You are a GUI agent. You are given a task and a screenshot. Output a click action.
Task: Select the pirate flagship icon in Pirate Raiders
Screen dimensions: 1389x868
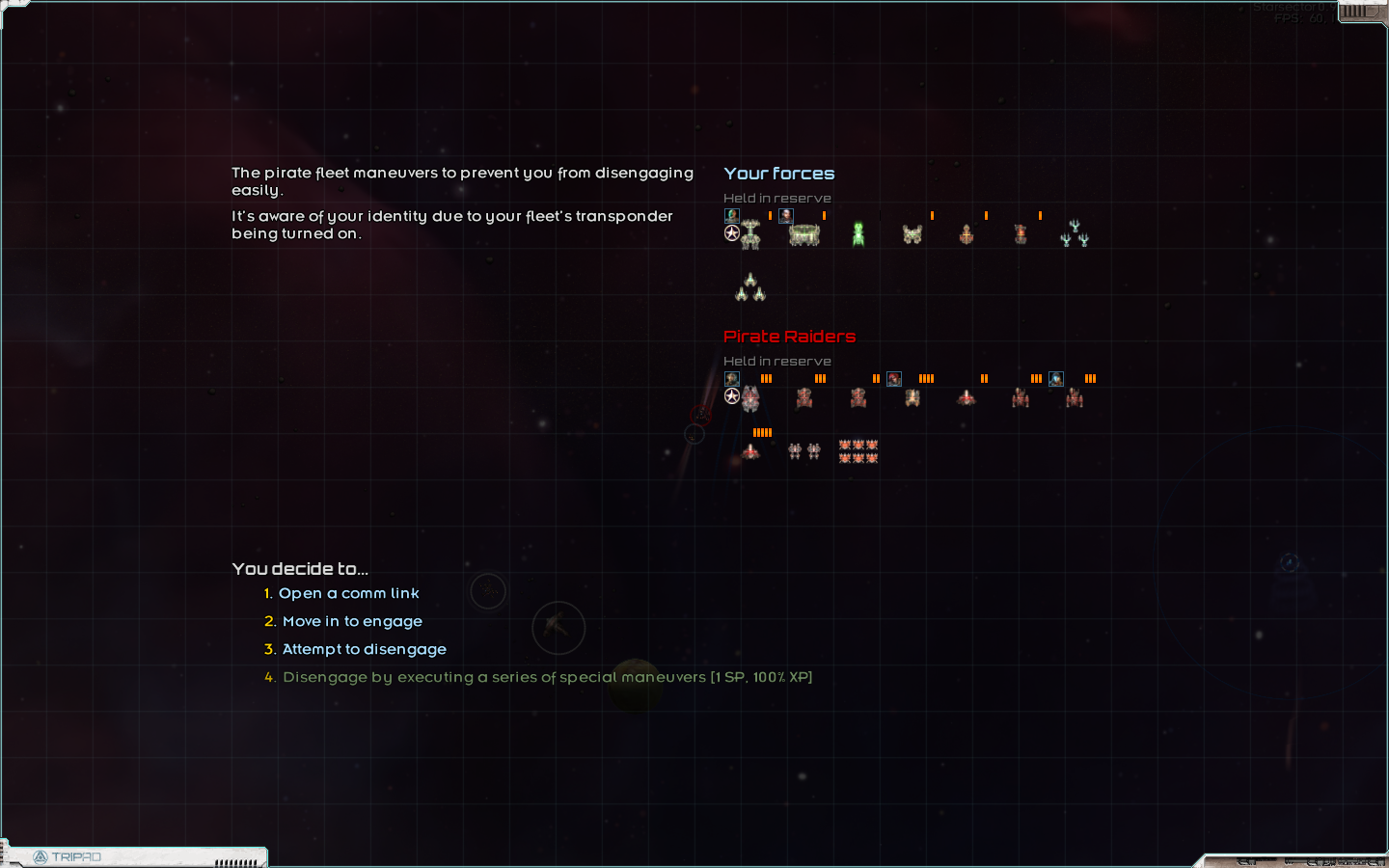click(750, 398)
